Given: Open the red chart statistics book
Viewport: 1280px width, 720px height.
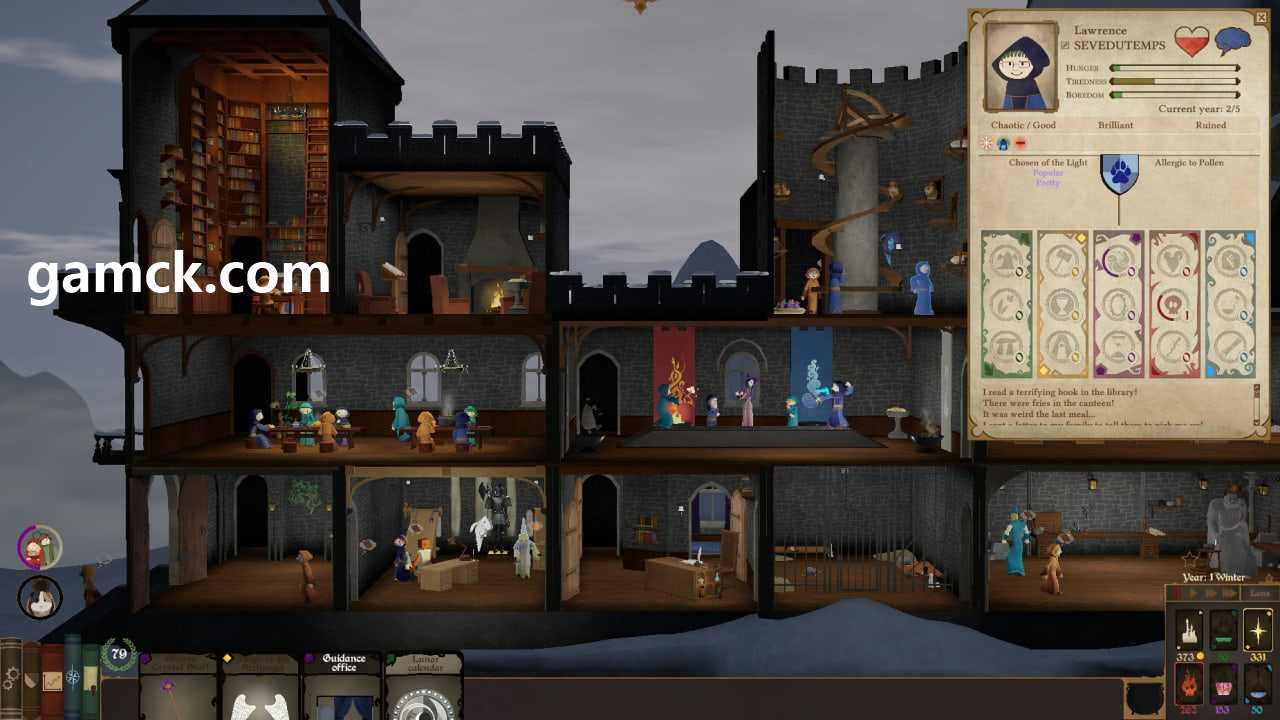Looking at the screenshot, I should click(x=52, y=682).
